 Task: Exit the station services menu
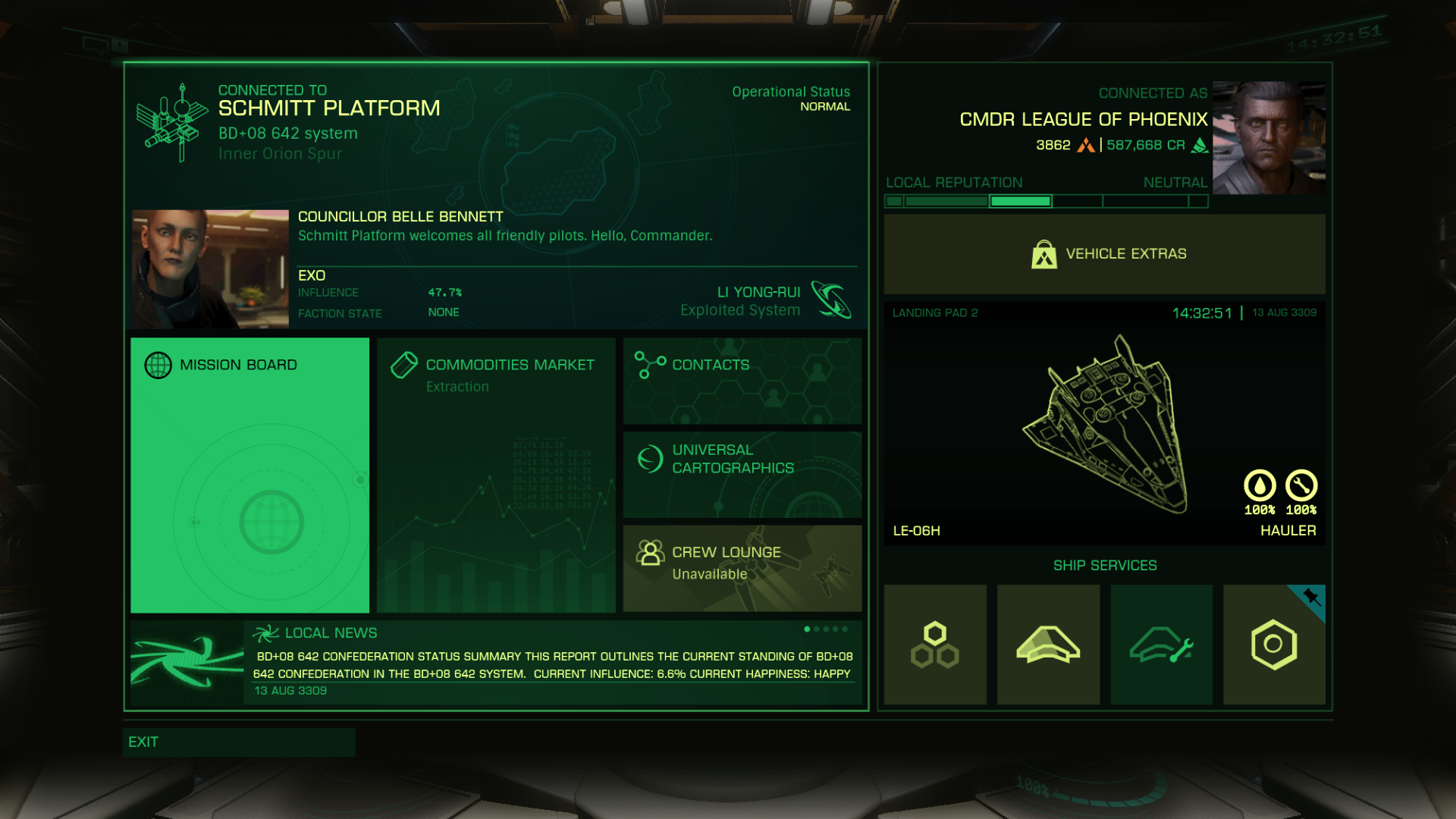tap(238, 742)
